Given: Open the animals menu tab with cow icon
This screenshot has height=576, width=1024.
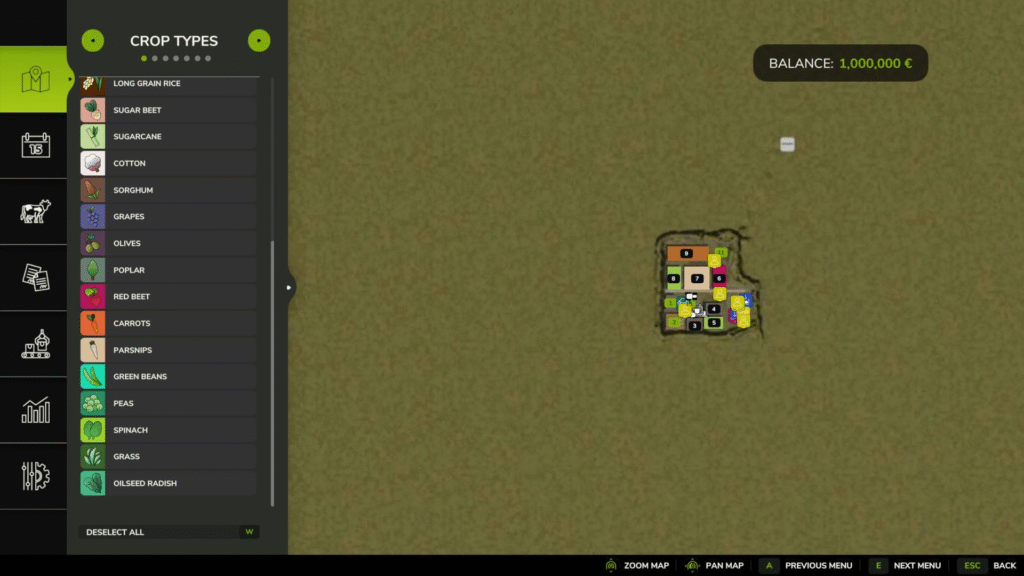Looking at the screenshot, I should click(35, 212).
